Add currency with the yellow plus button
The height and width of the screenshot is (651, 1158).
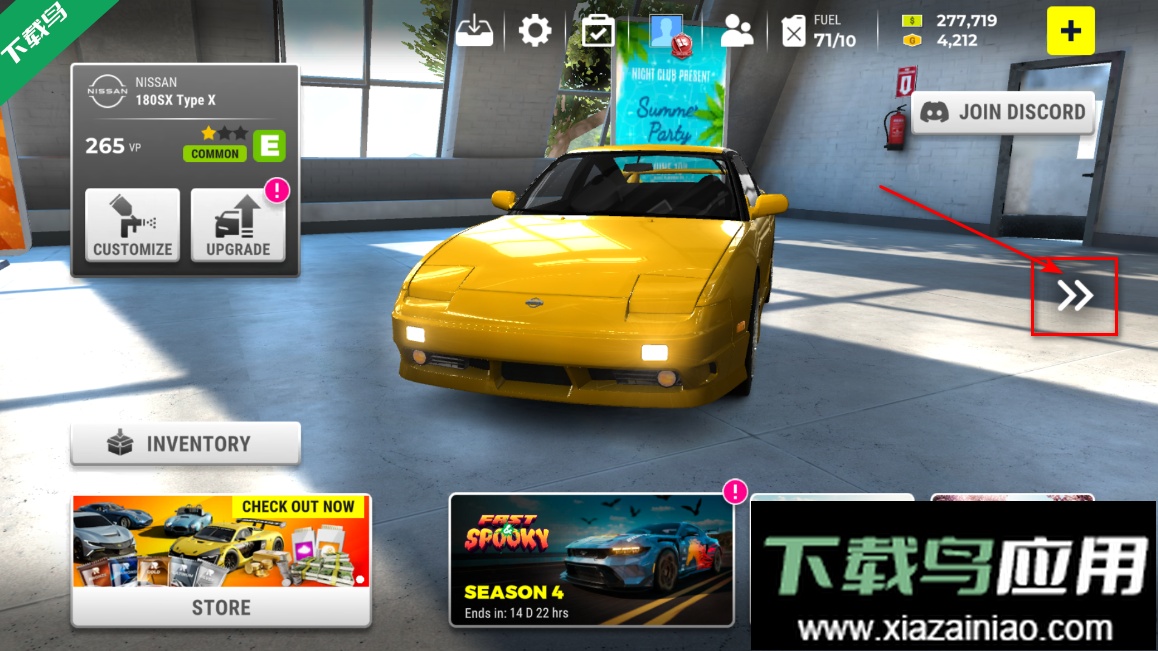click(1070, 31)
